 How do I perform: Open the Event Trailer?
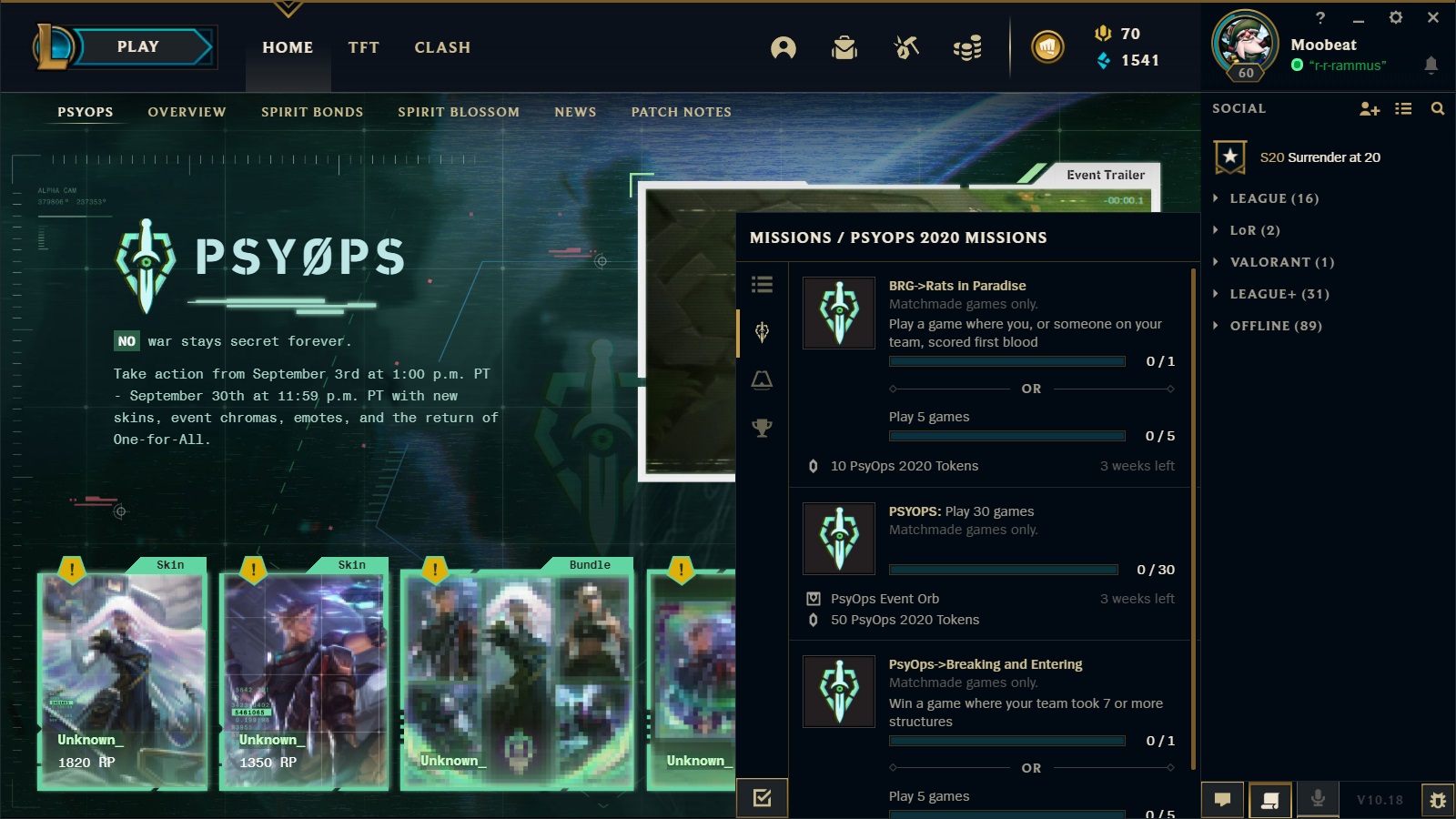pos(1105,175)
